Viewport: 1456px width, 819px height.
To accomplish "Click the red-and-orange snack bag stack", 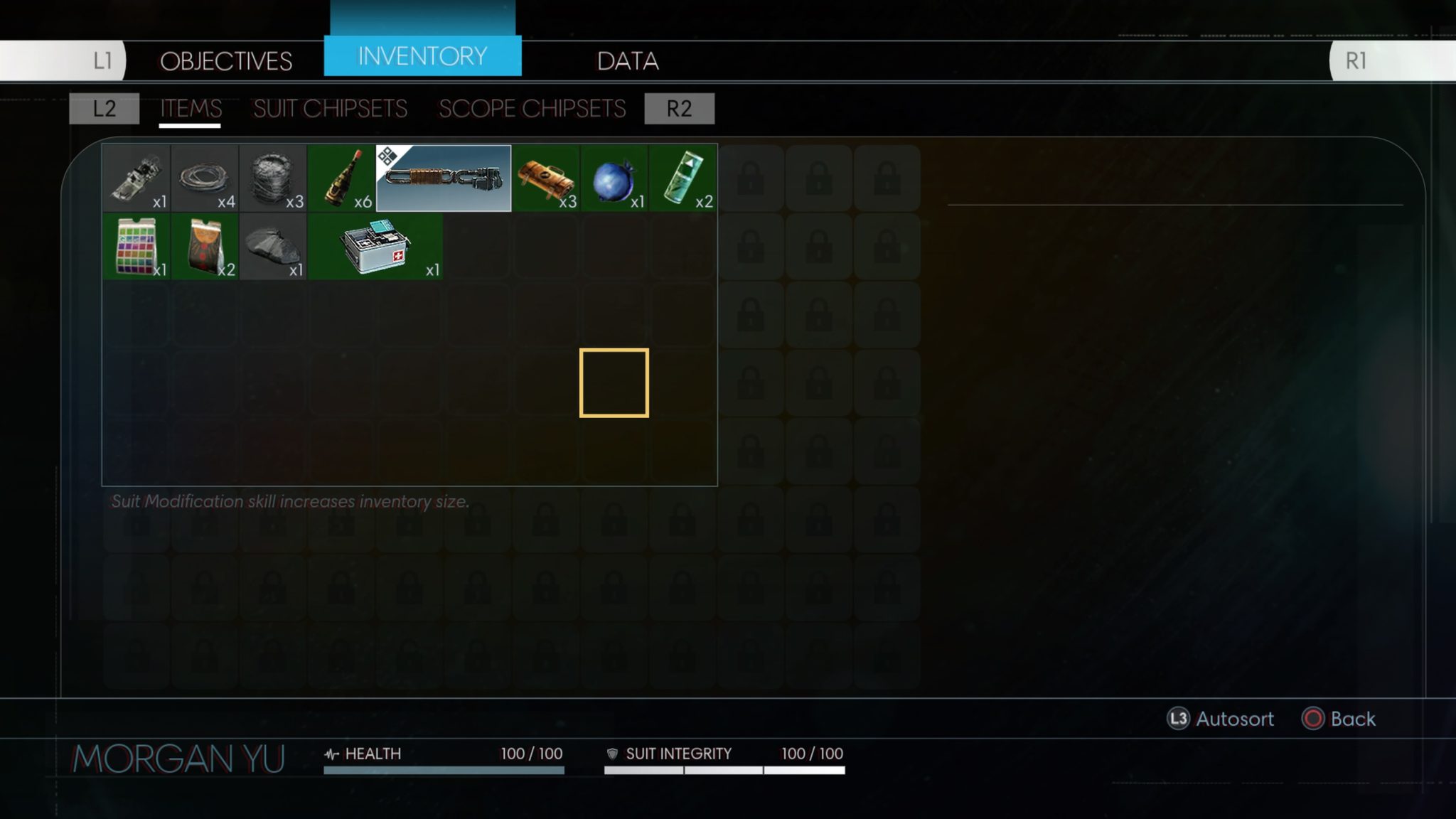I will pos(205,247).
